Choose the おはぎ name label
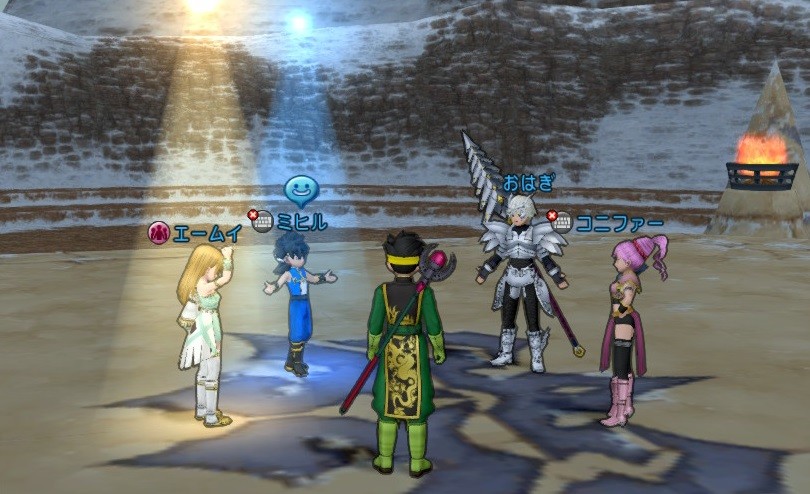Screen dimensions: 810x494 click(527, 183)
